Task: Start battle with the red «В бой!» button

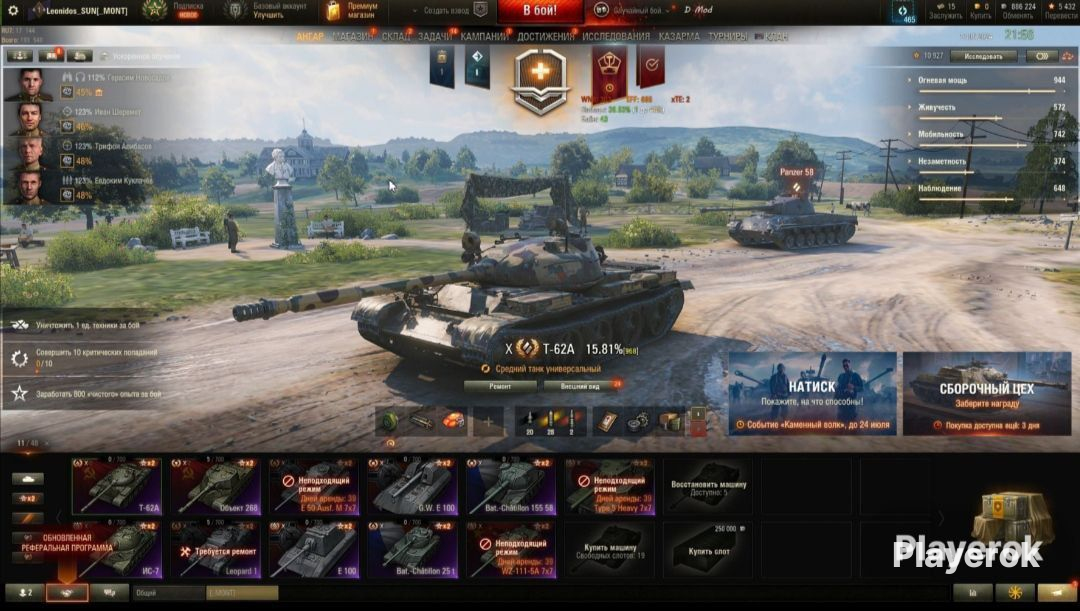Action: tap(540, 11)
